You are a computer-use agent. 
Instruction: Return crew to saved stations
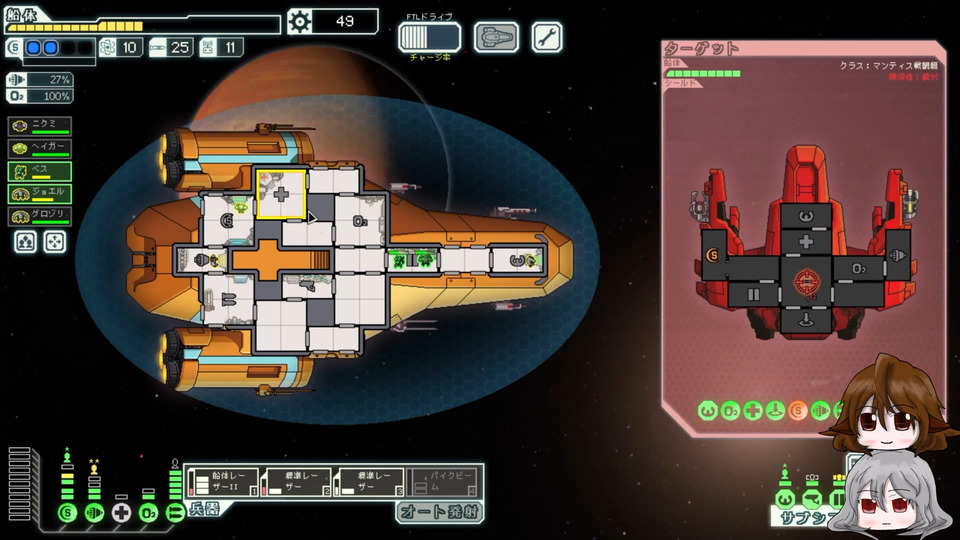[54, 242]
